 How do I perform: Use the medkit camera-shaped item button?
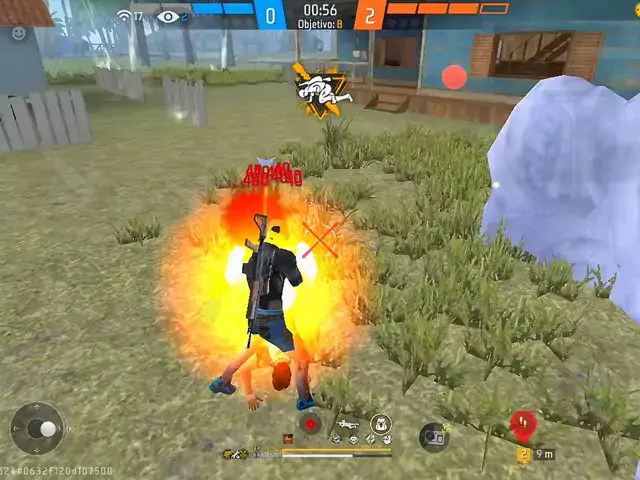(433, 436)
